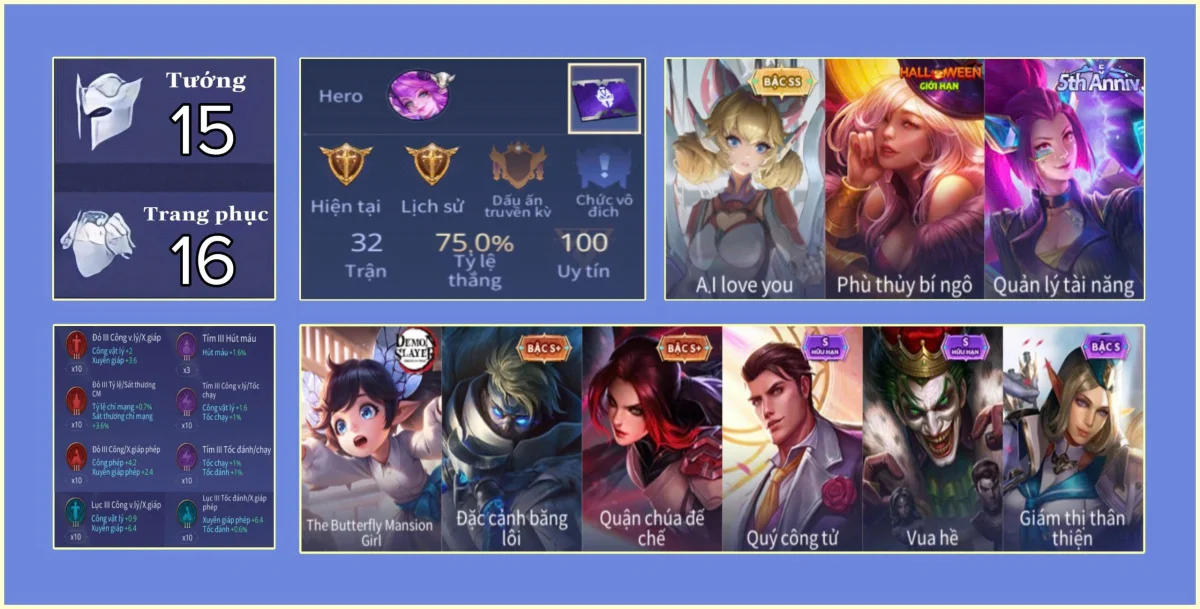Viewport: 1200px width, 609px height.
Task: Choose the Đỏ III Công/X.giáp phép rune
Action: click(76, 458)
